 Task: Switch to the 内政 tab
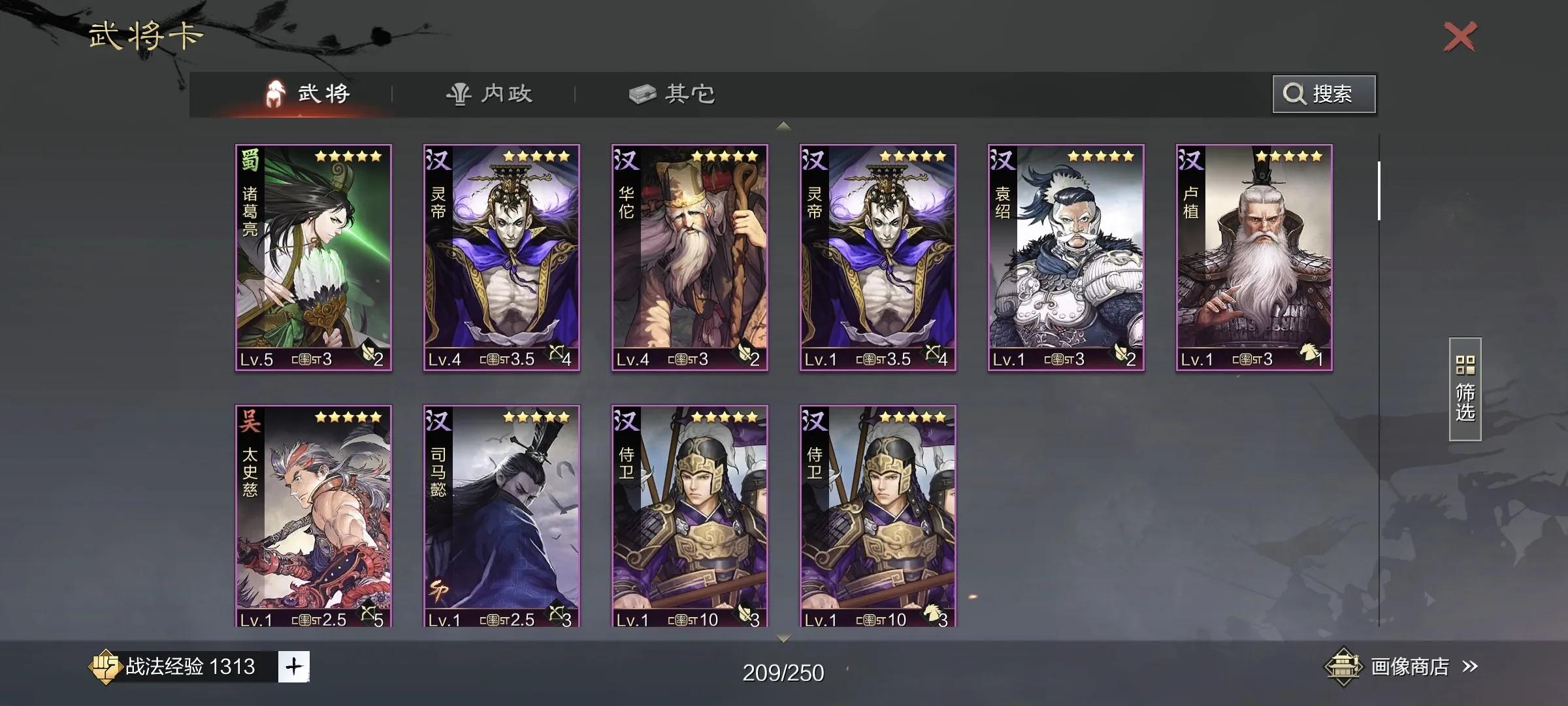(x=491, y=93)
